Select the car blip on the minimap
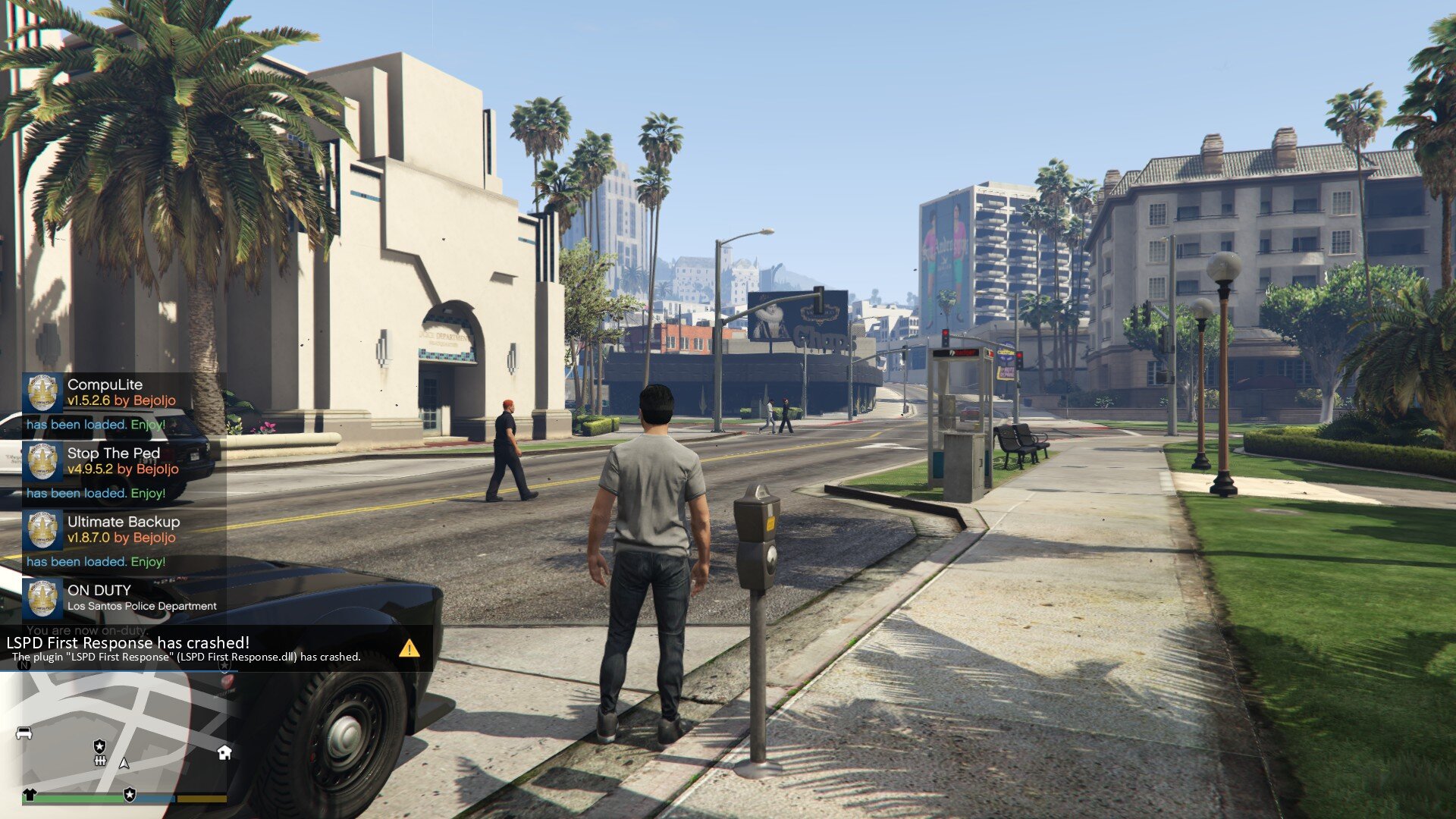Image resolution: width=1456 pixels, height=819 pixels. pyautogui.click(x=24, y=733)
